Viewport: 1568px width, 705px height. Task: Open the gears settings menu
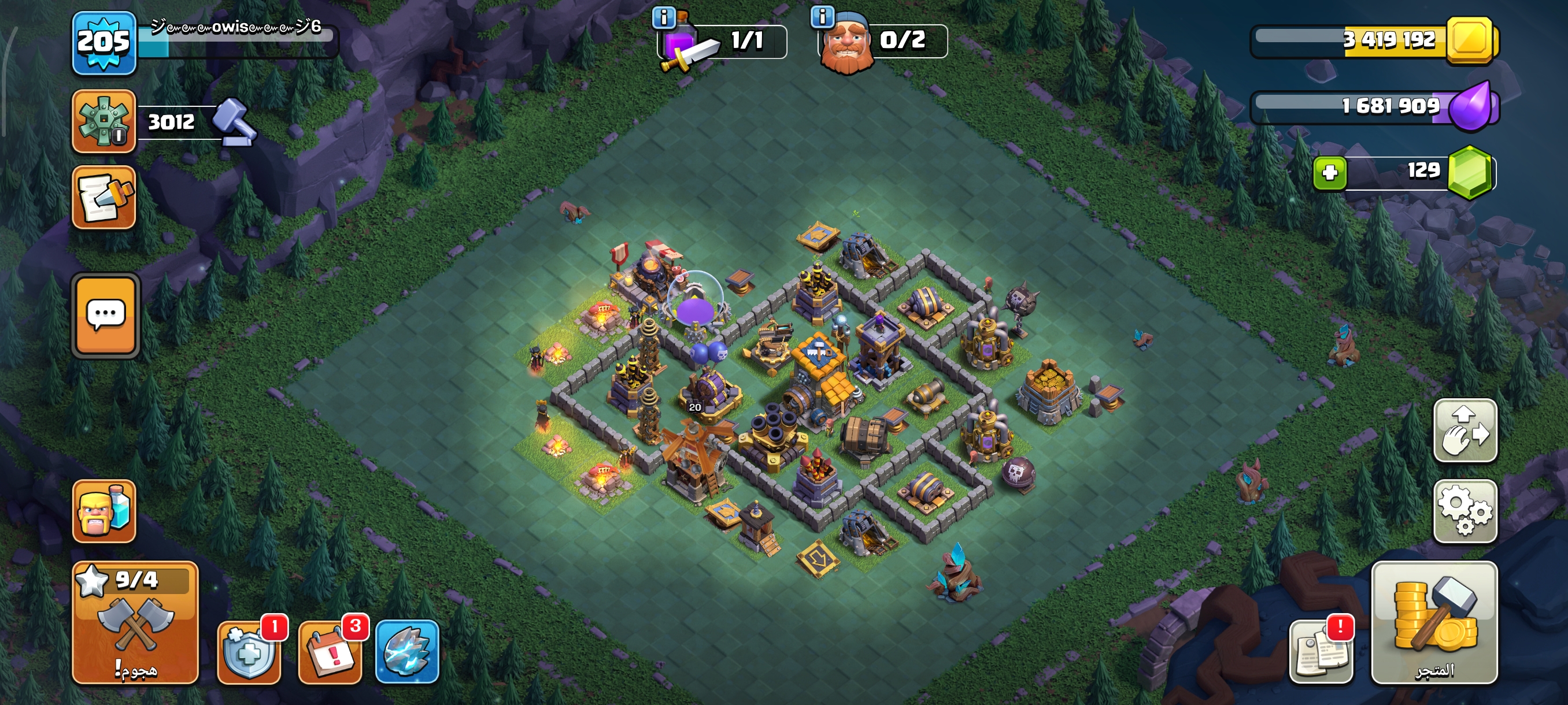pos(1465,511)
